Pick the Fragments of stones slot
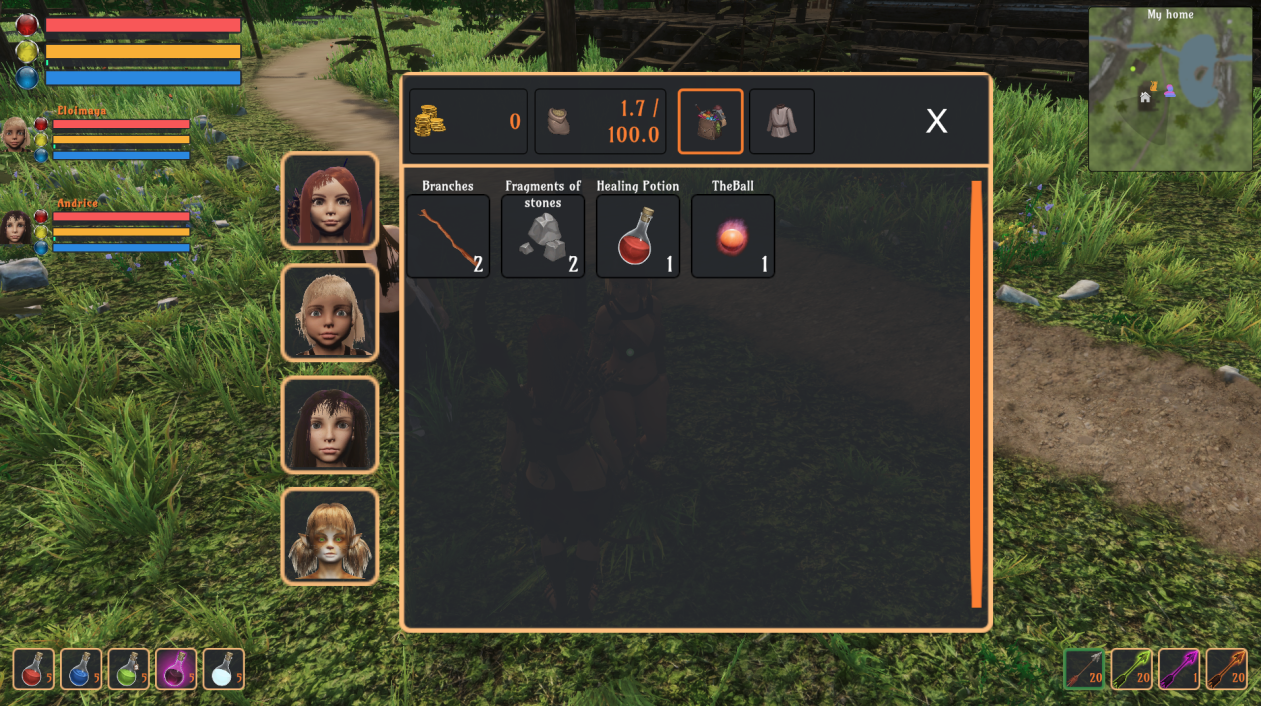 point(543,236)
